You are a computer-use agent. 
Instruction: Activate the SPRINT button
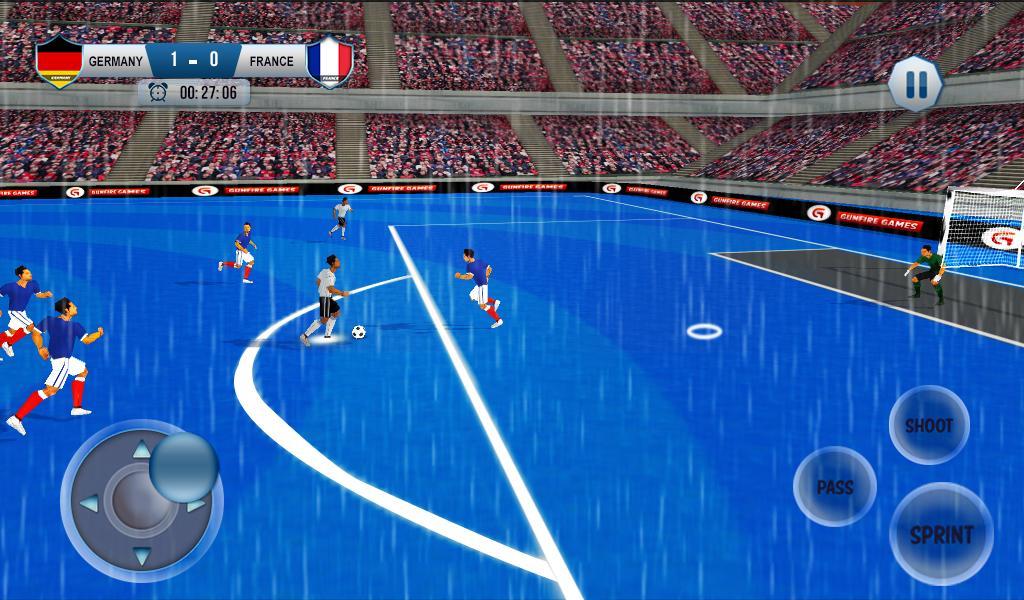pyautogui.click(x=941, y=534)
